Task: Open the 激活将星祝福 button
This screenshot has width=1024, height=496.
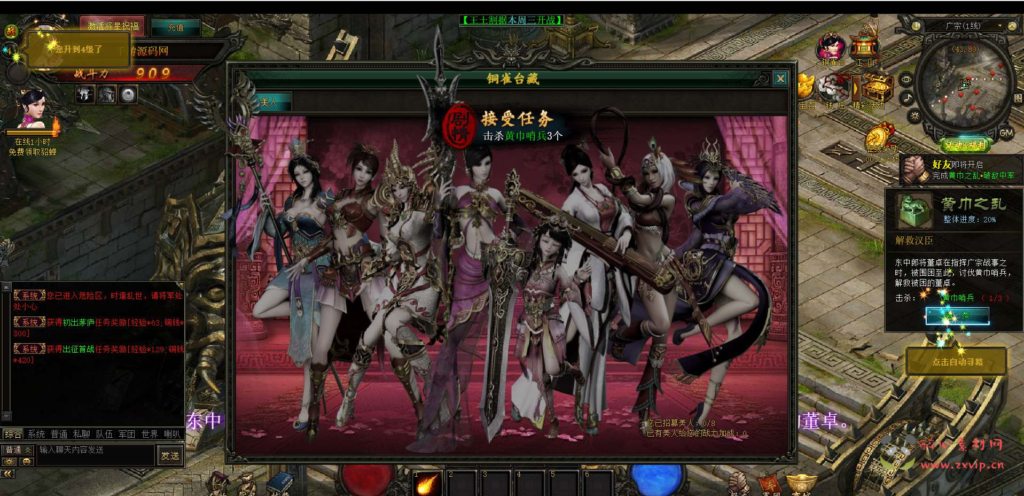Action: pos(112,26)
